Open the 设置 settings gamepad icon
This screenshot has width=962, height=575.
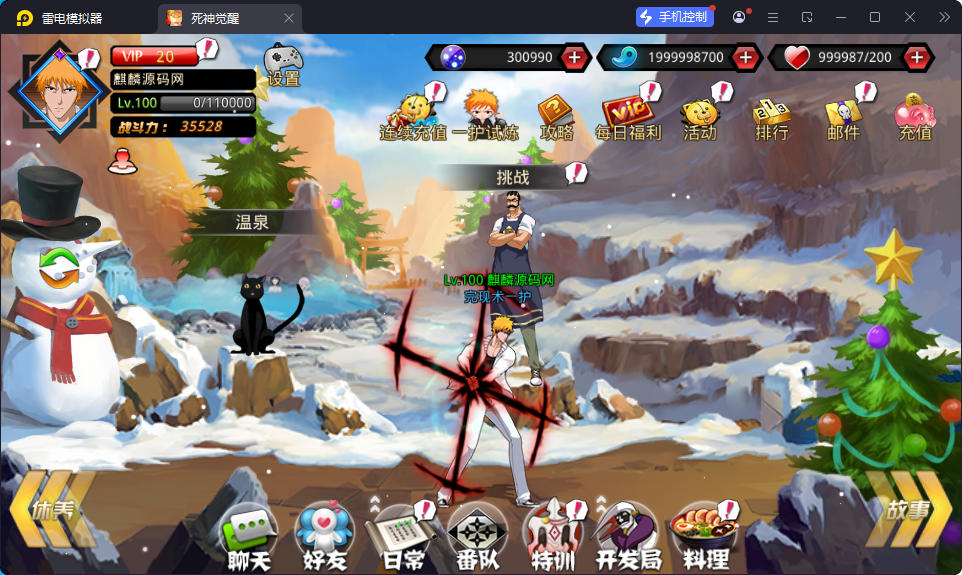click(x=281, y=63)
